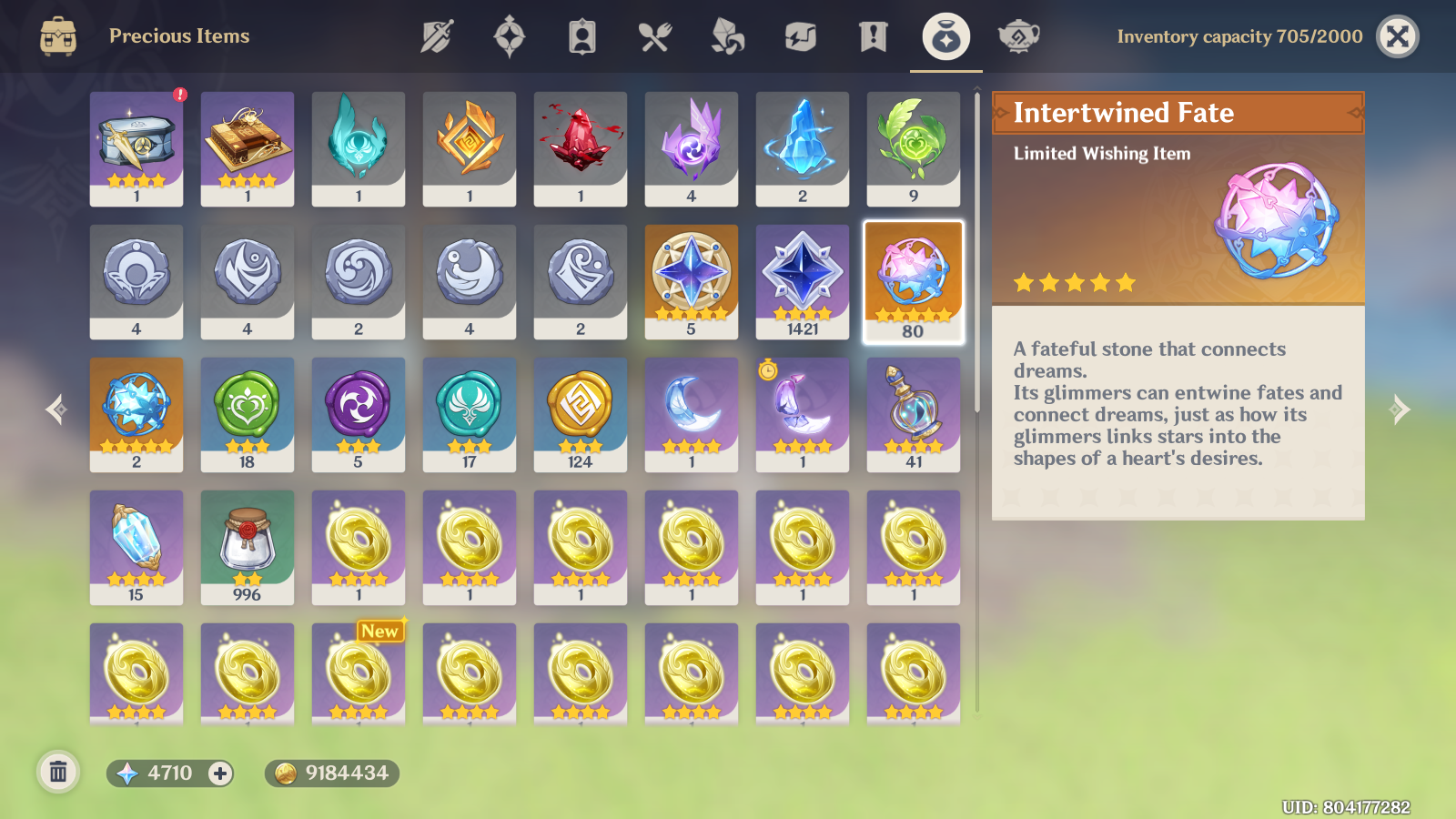
Task: Open the Weapons category icon
Action: pos(436,36)
